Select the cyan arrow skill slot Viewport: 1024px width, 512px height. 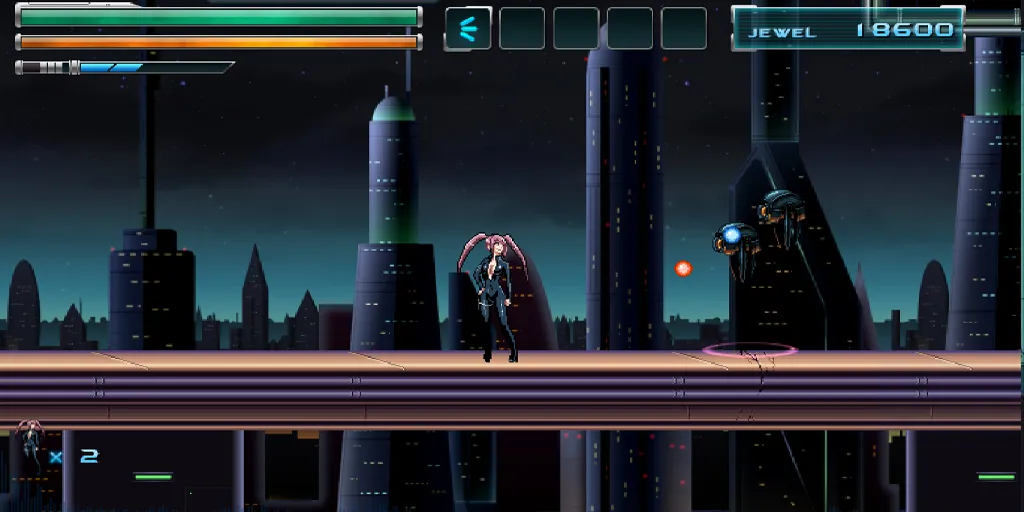click(468, 28)
